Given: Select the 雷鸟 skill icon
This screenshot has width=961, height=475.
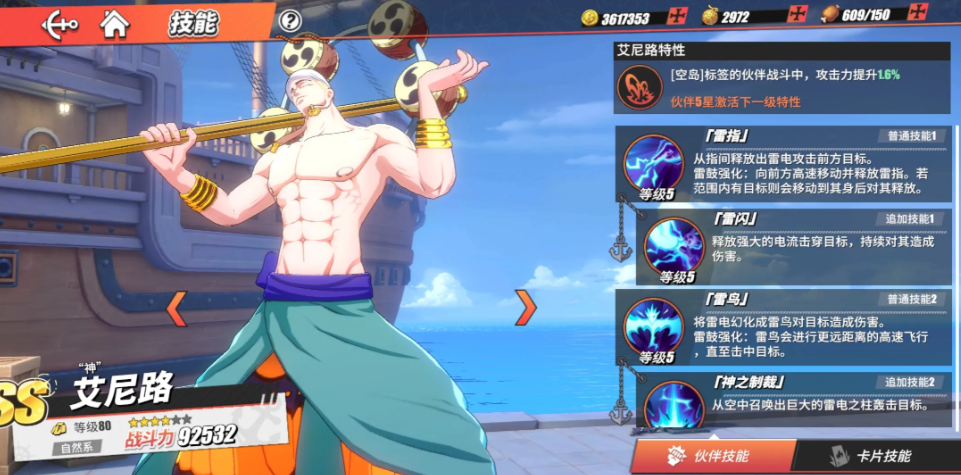Looking at the screenshot, I should (654, 326).
